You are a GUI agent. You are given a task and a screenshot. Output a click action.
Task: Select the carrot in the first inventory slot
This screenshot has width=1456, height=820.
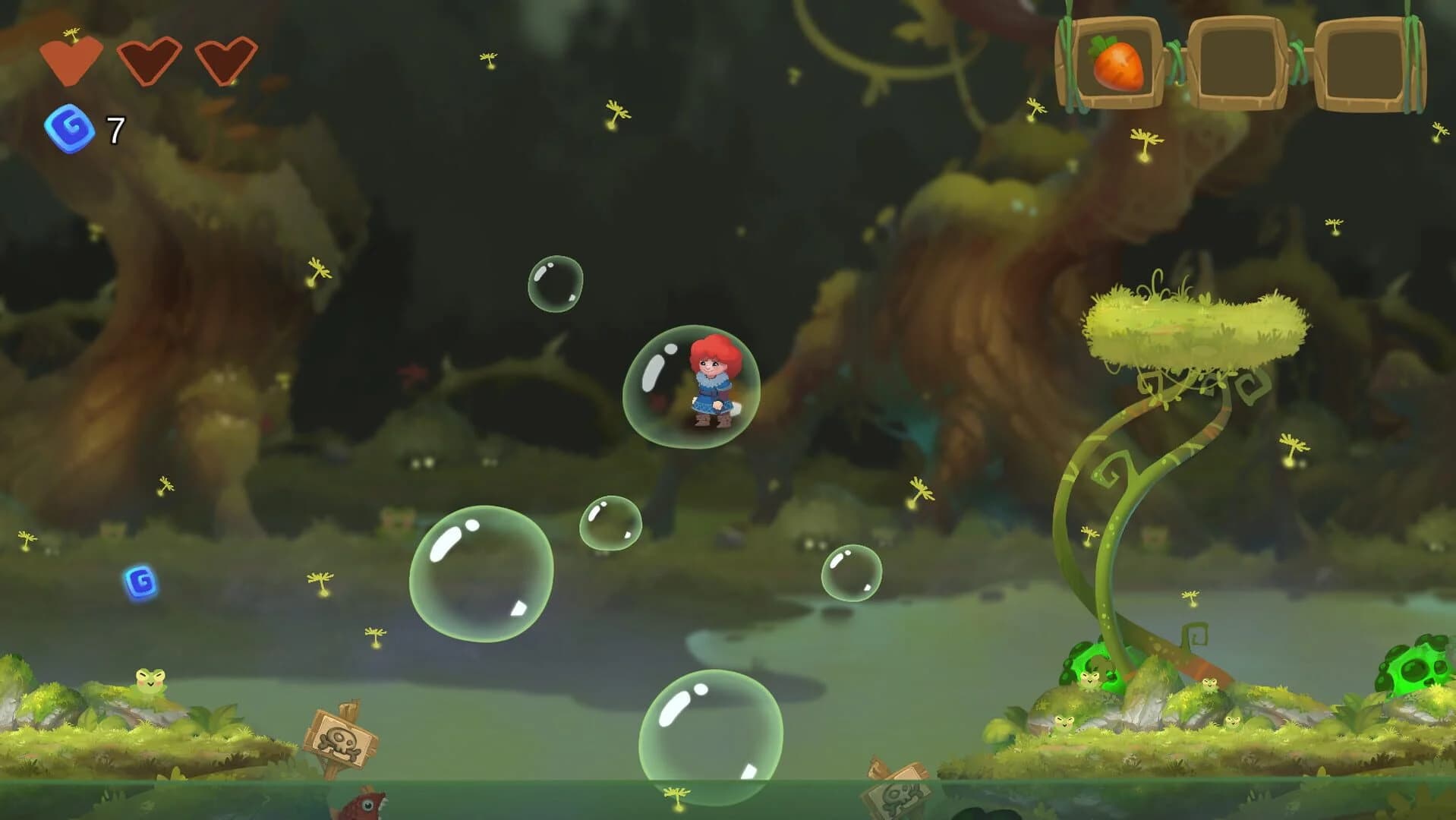[x=1116, y=65]
